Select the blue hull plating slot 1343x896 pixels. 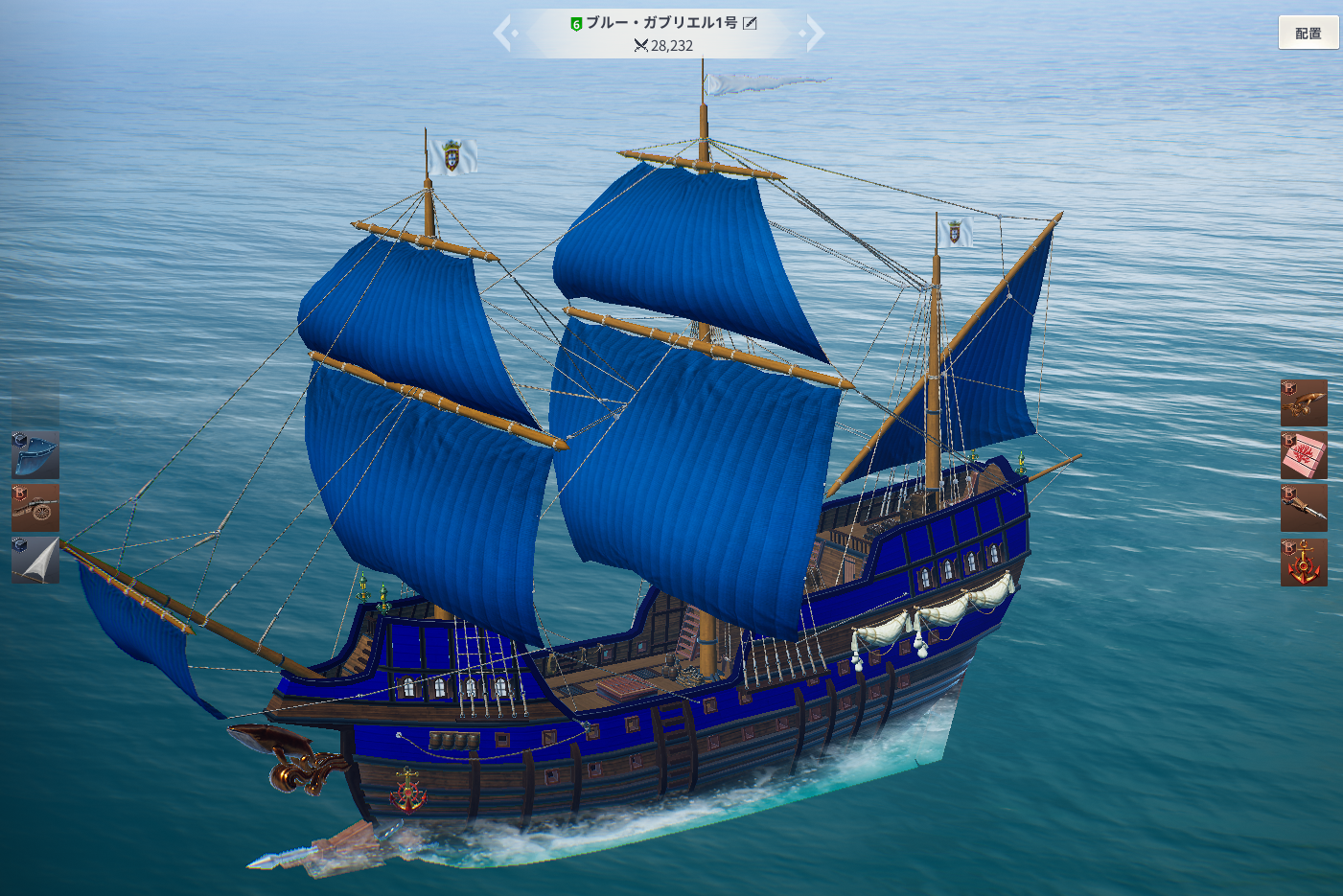(x=35, y=454)
